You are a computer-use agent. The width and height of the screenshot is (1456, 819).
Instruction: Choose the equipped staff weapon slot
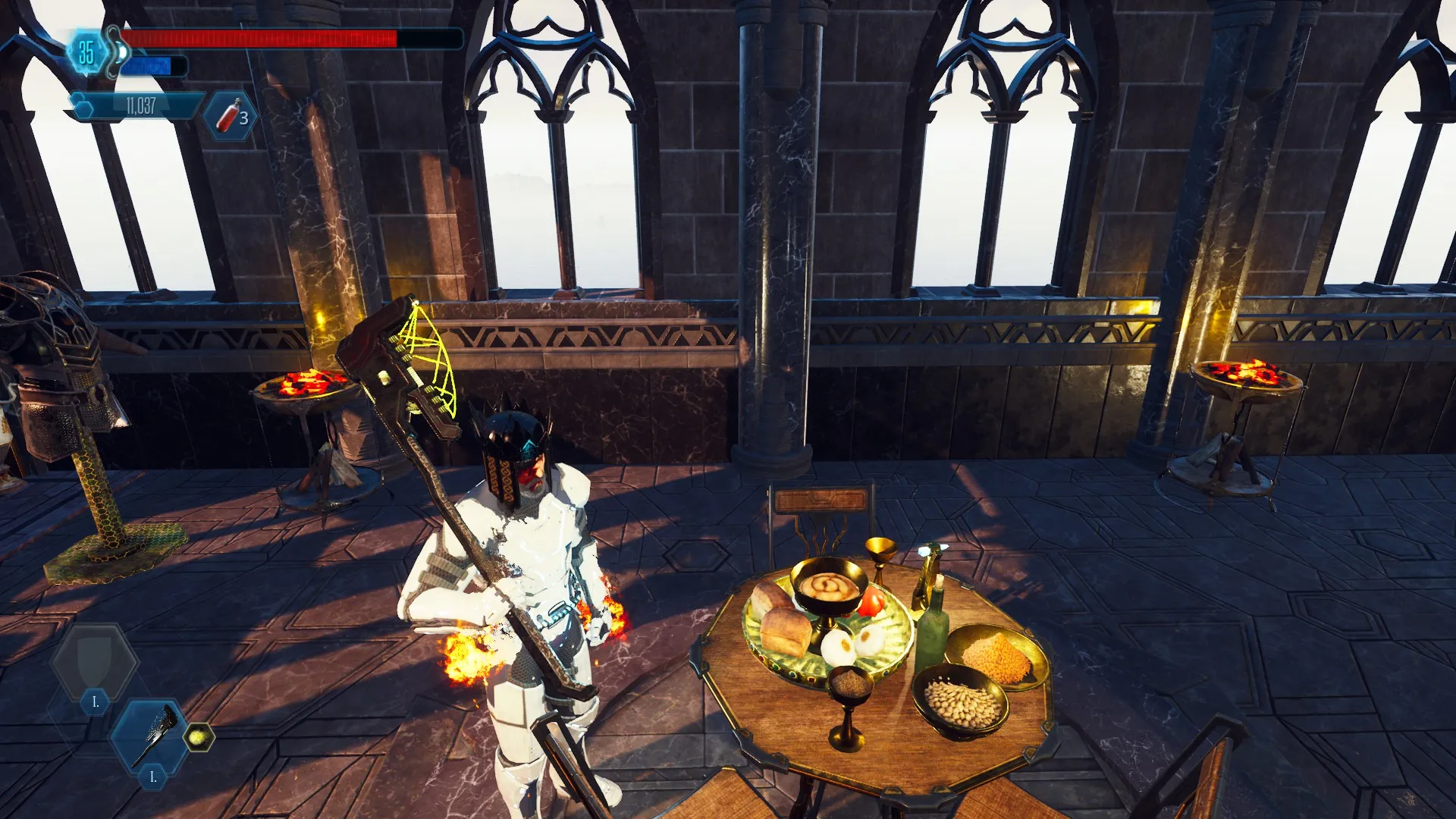click(x=154, y=735)
